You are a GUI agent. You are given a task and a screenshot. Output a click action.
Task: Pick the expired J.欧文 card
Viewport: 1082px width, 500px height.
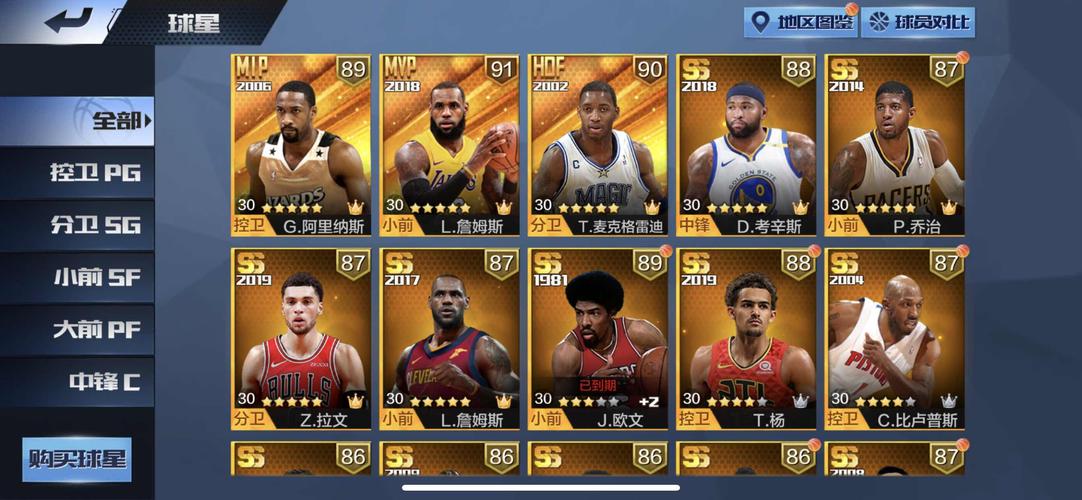598,339
